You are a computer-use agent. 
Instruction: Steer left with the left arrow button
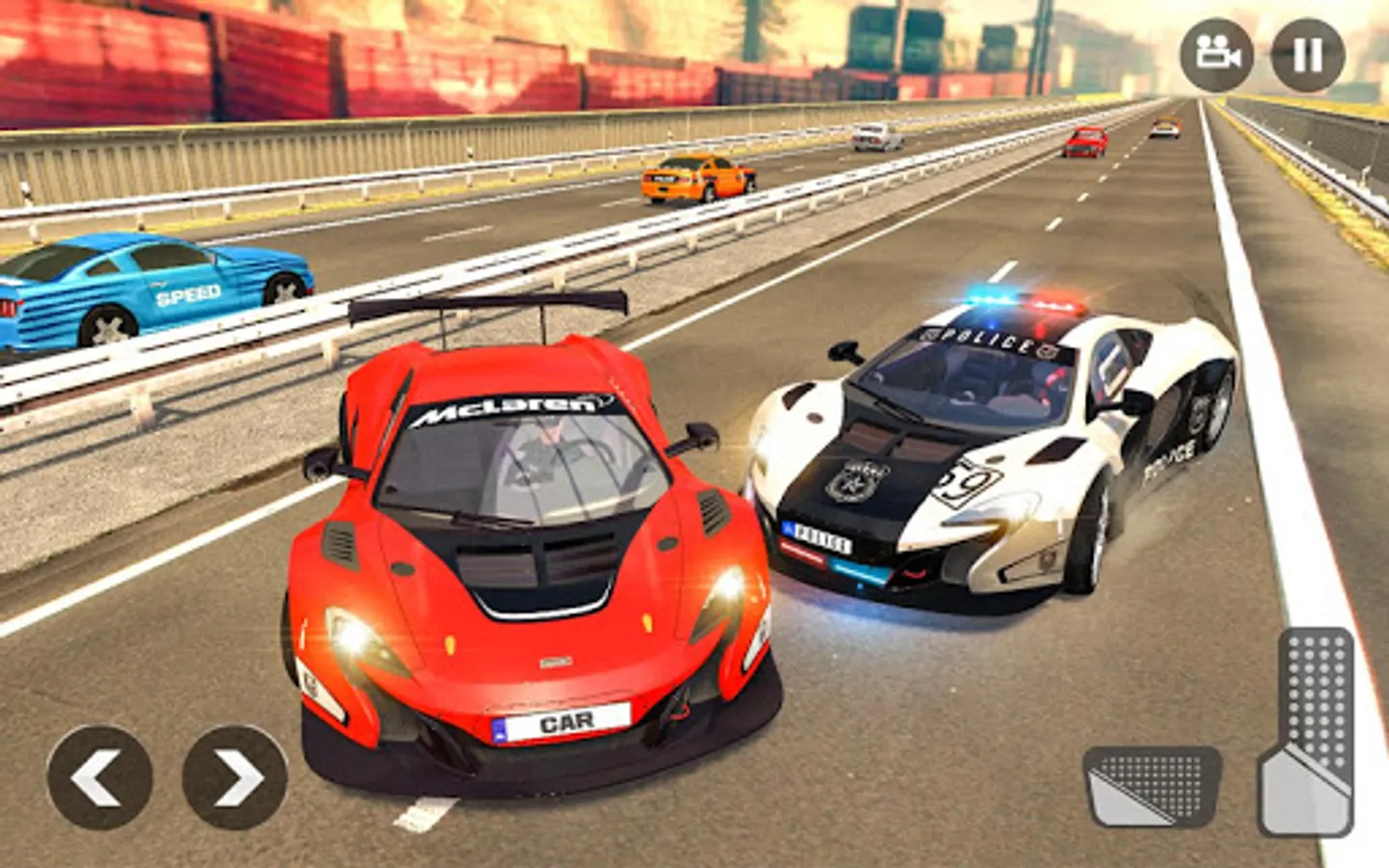[x=99, y=777]
